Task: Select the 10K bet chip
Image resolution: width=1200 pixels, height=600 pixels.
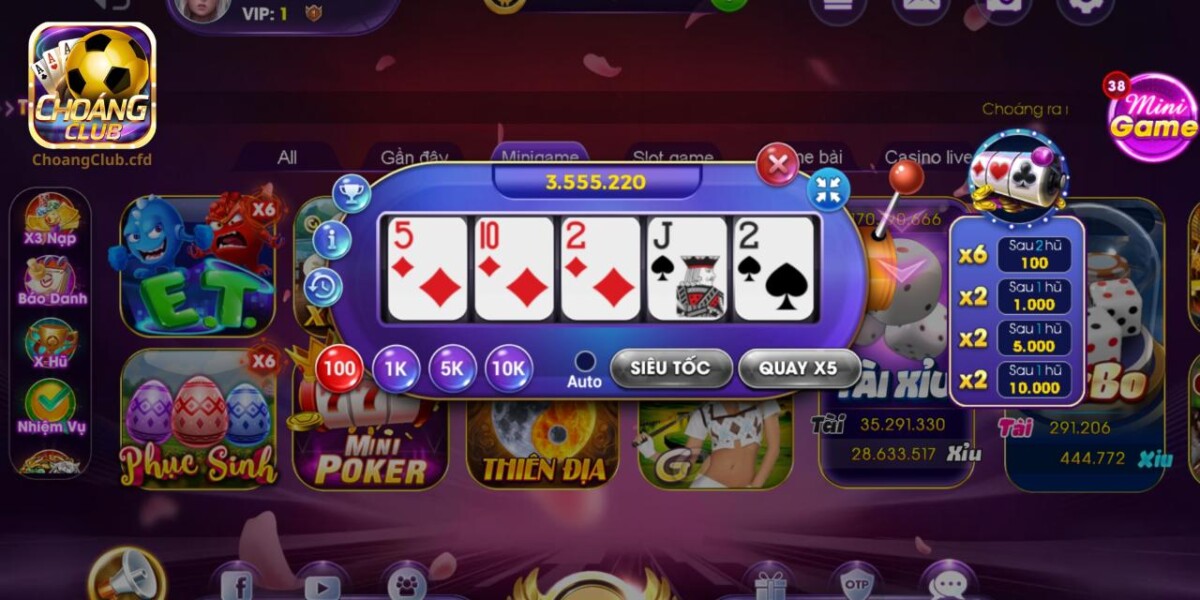Action: 509,369
